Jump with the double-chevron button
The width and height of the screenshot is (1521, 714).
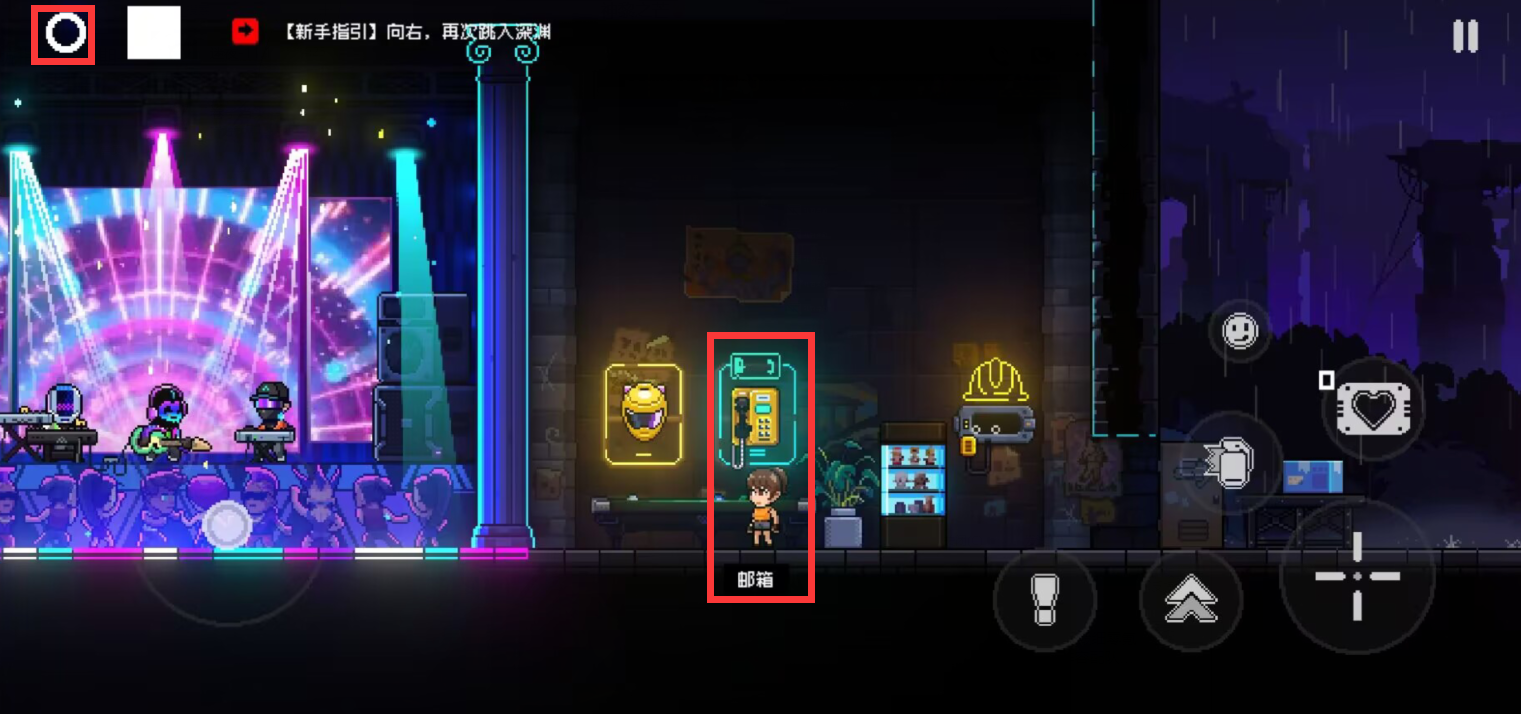[x=1191, y=600]
